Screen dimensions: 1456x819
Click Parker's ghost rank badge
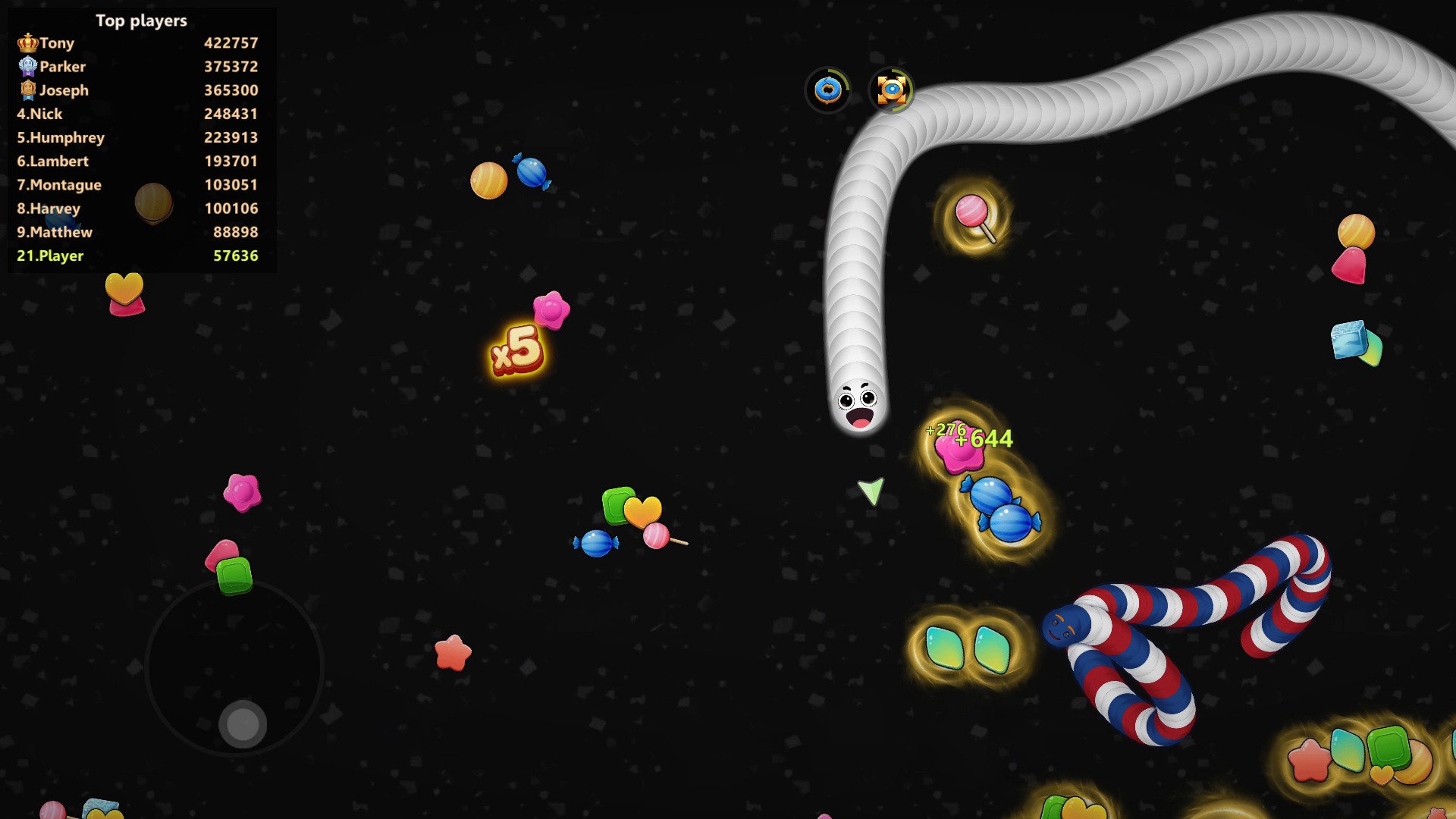coord(28,67)
